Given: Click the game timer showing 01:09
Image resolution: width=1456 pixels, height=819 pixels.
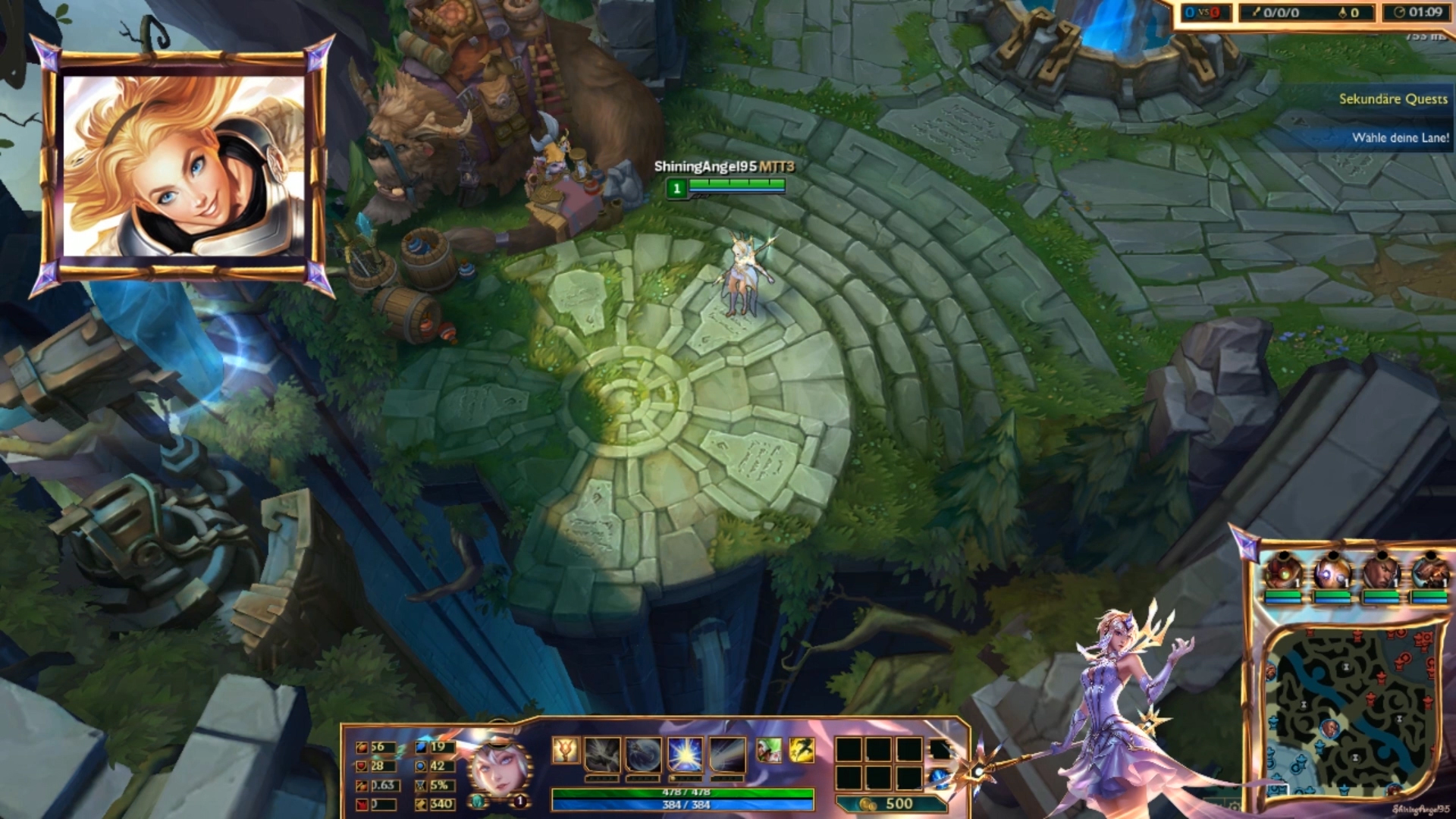Looking at the screenshot, I should click(x=1426, y=11).
